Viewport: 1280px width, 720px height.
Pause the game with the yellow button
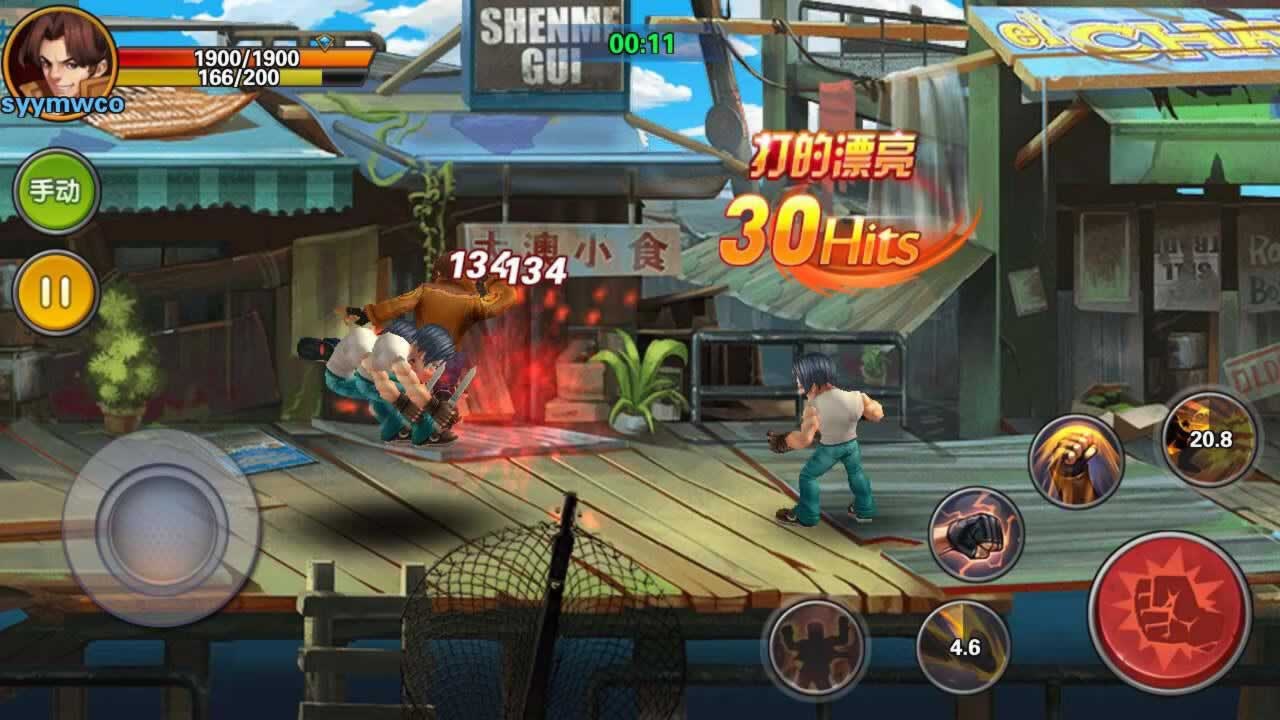[x=56, y=292]
